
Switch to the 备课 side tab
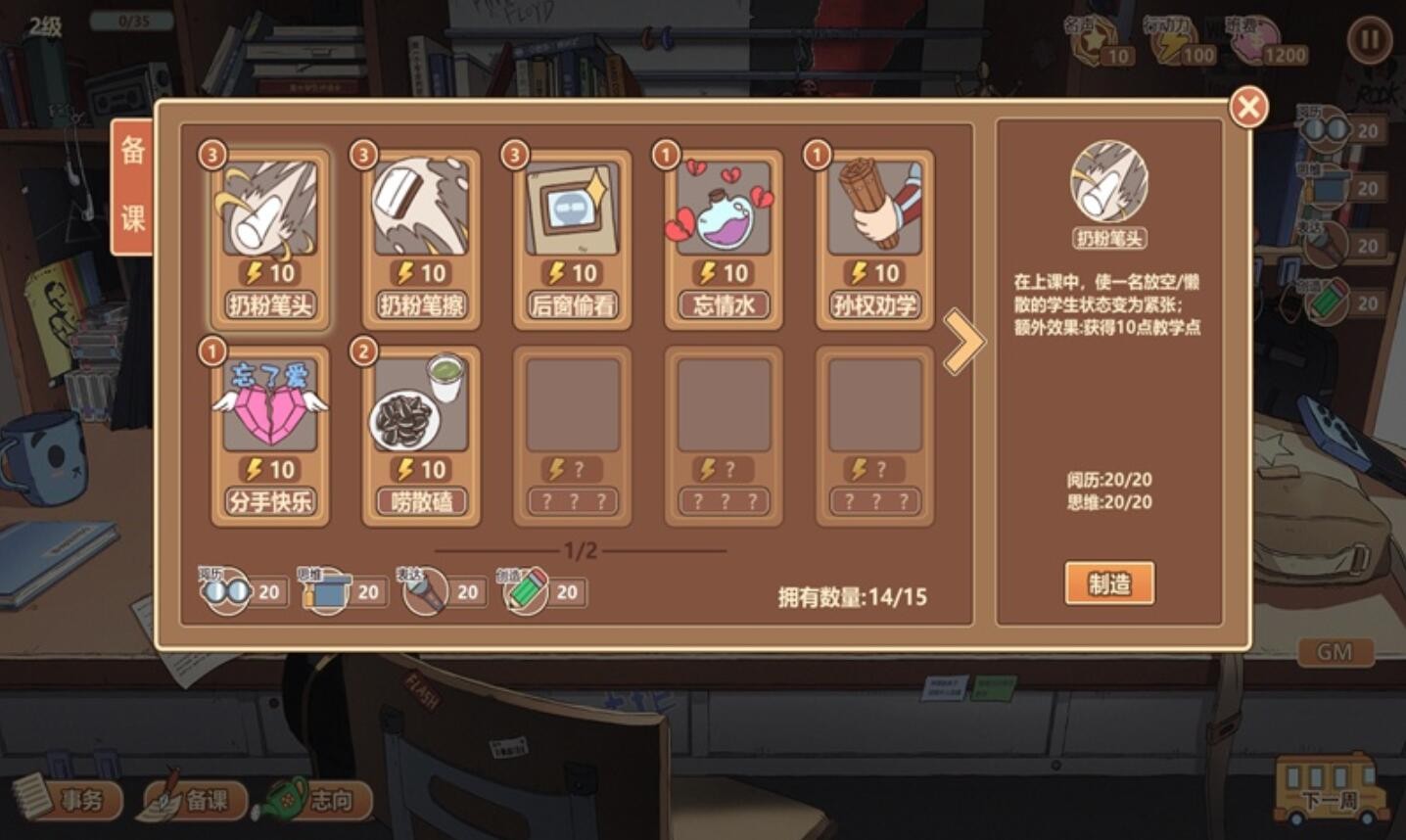point(132,186)
